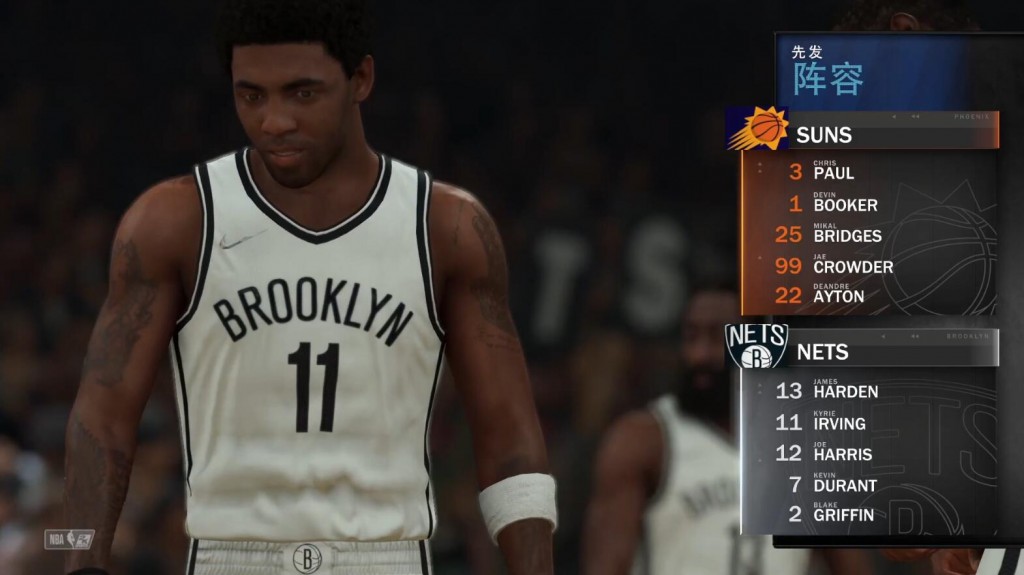Choose Blake Griffin from the Nets starters
This screenshot has width=1024, height=575.
coord(843,514)
